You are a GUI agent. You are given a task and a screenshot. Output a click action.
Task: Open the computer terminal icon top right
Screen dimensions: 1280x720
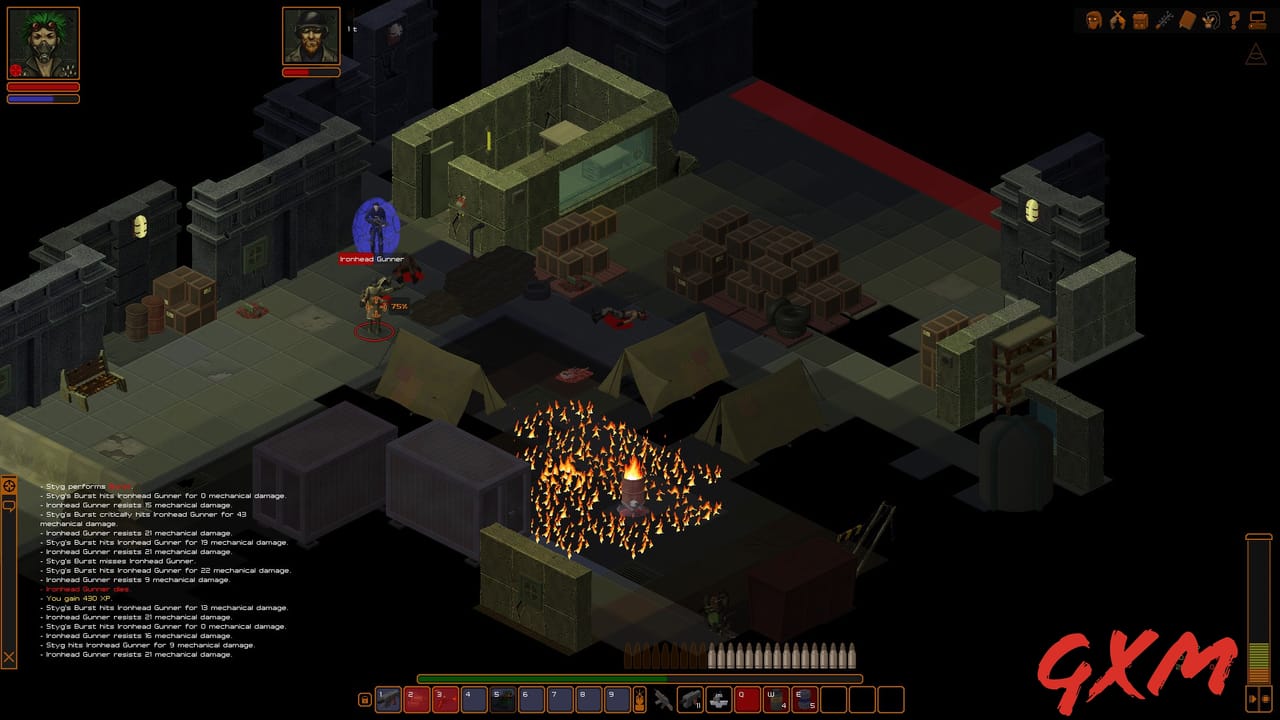[x=1257, y=20]
